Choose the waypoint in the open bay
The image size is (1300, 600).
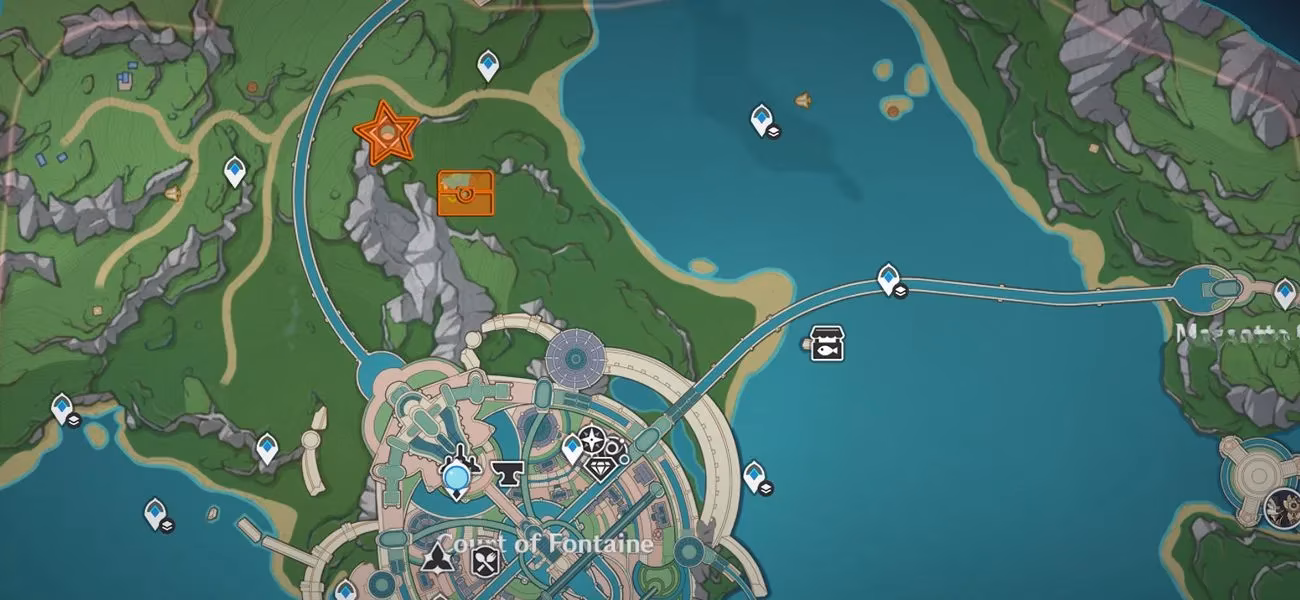(762, 120)
